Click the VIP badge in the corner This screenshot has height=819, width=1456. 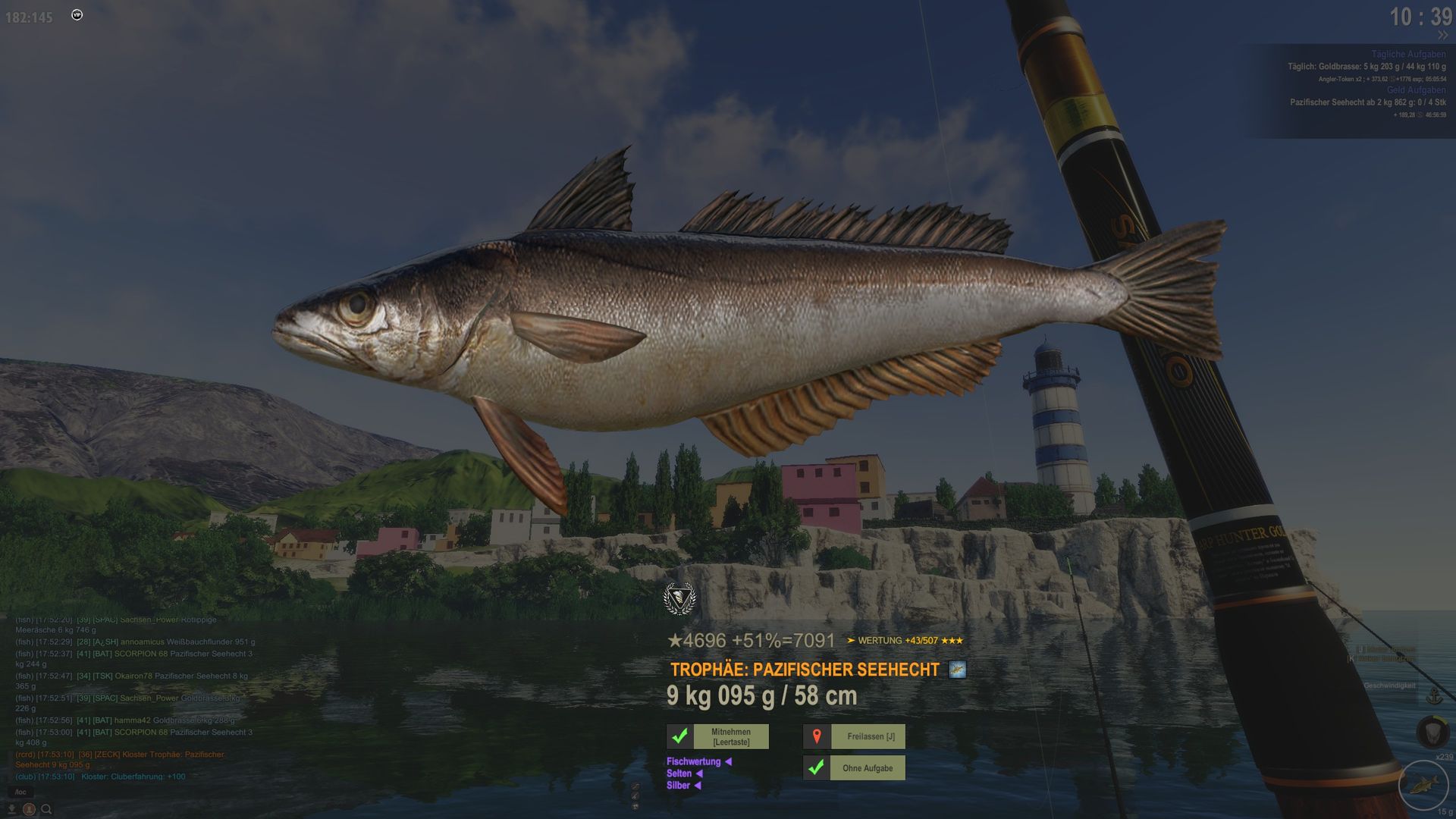(77, 15)
